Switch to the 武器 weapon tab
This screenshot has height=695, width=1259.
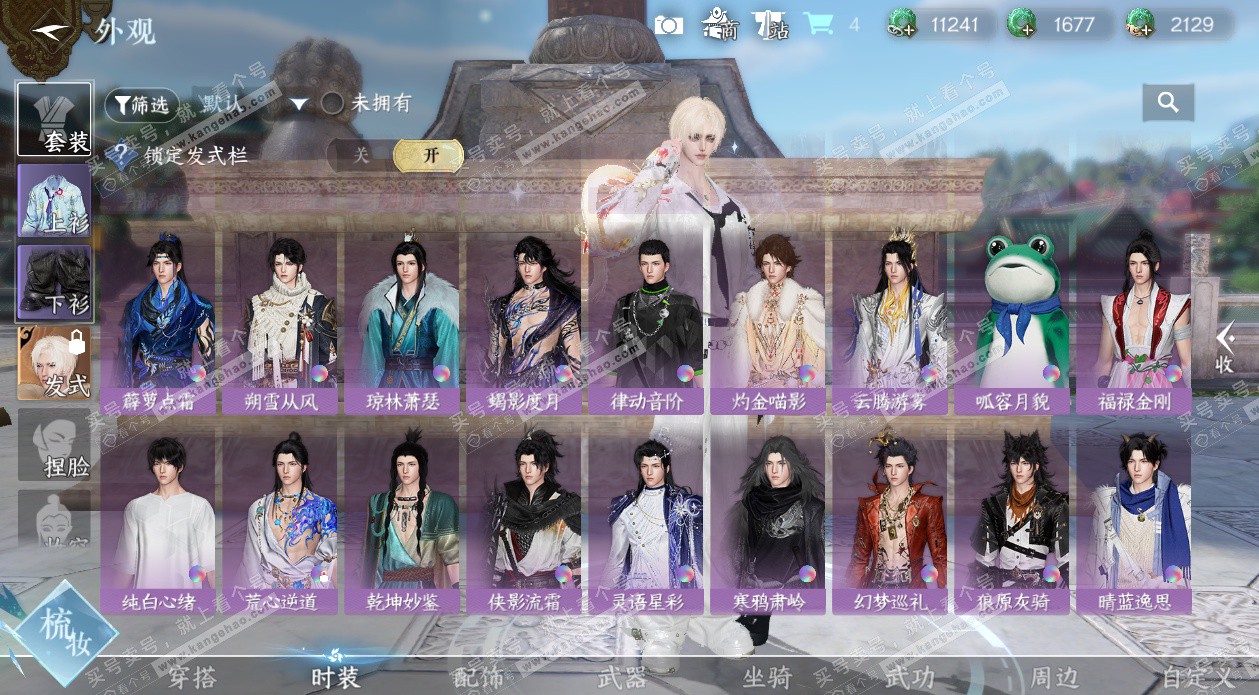622,678
